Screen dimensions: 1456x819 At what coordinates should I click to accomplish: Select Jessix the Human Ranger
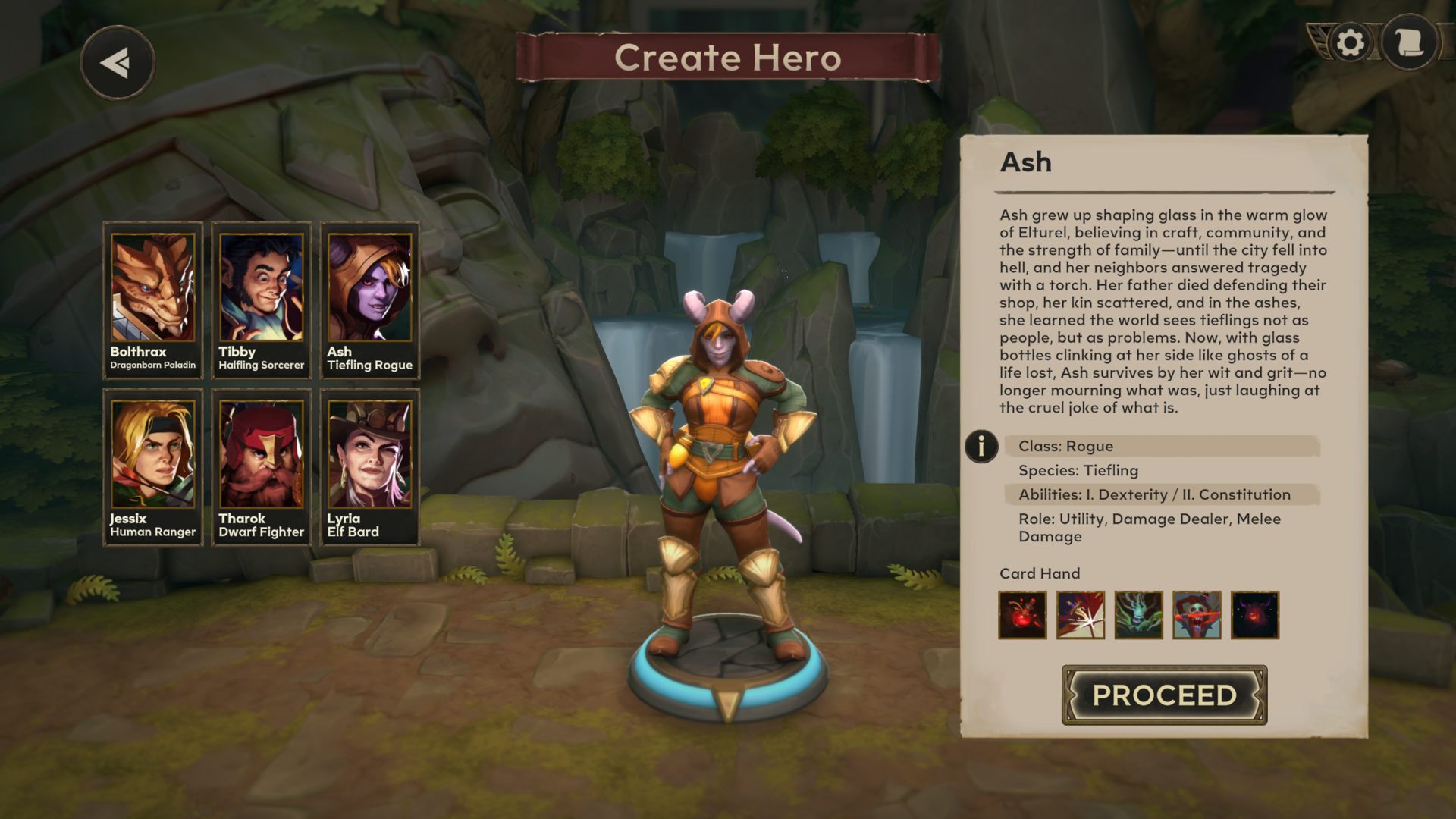153,467
